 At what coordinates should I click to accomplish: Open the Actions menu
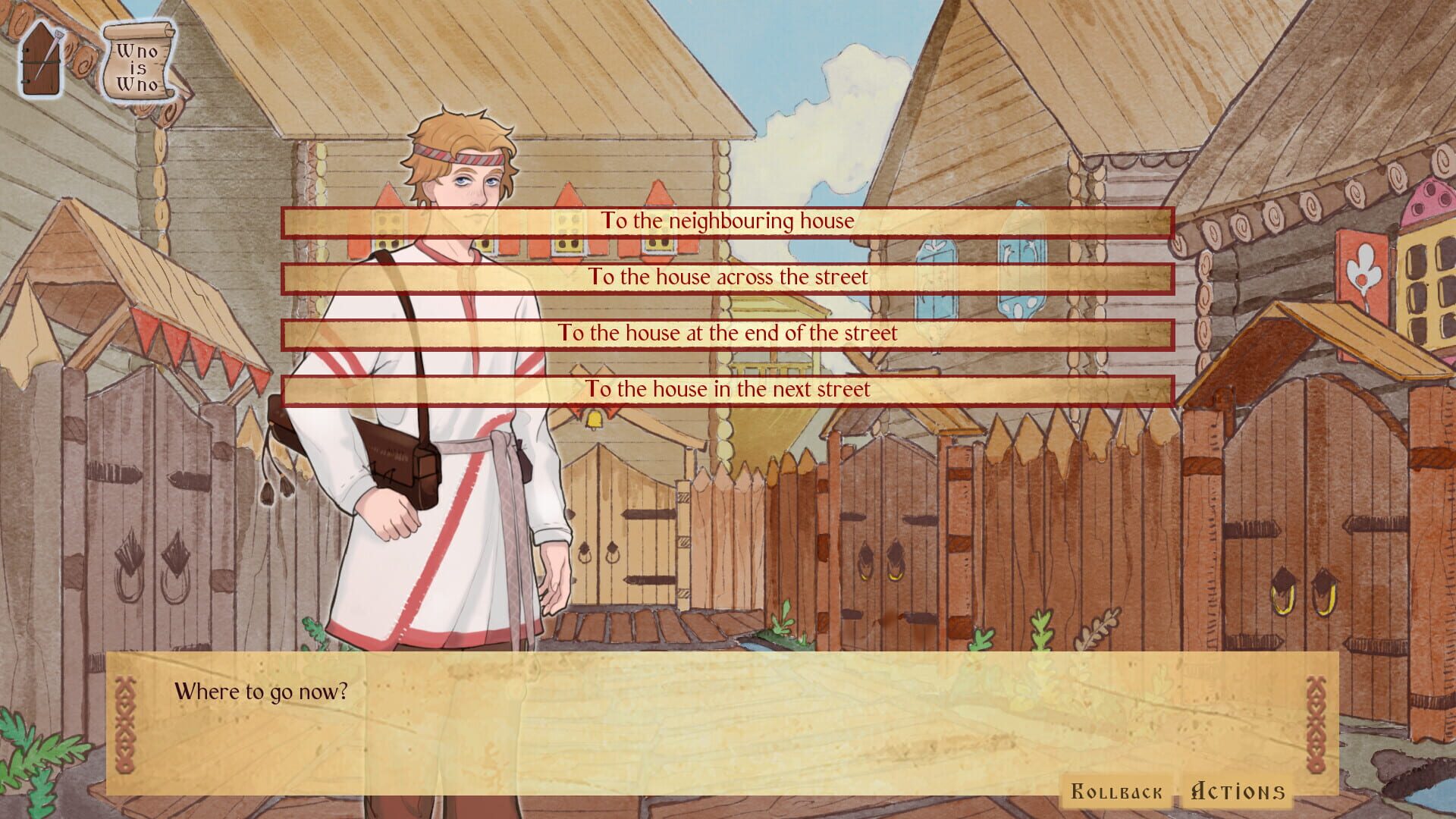tap(1228, 790)
